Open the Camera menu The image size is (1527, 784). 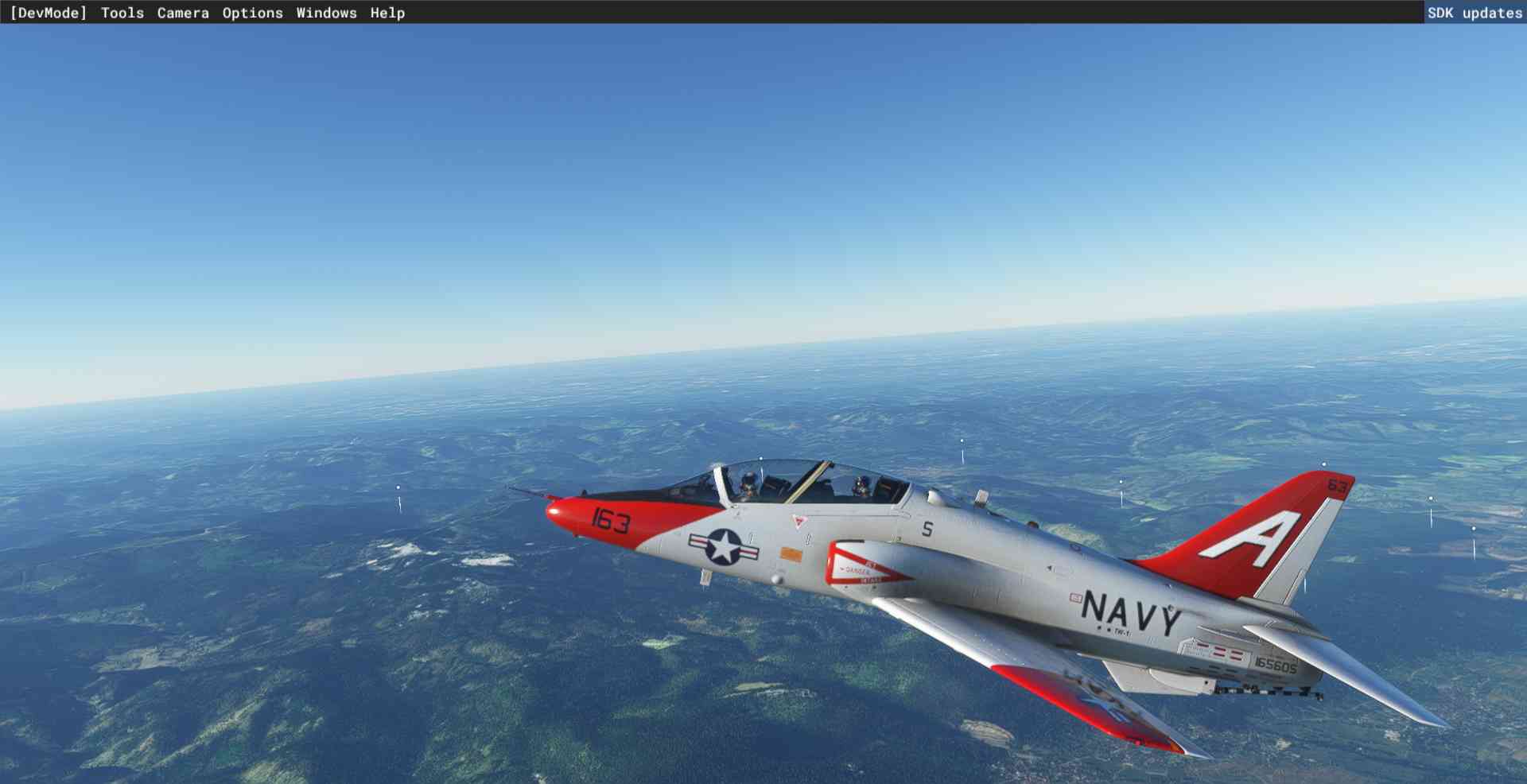[x=183, y=13]
